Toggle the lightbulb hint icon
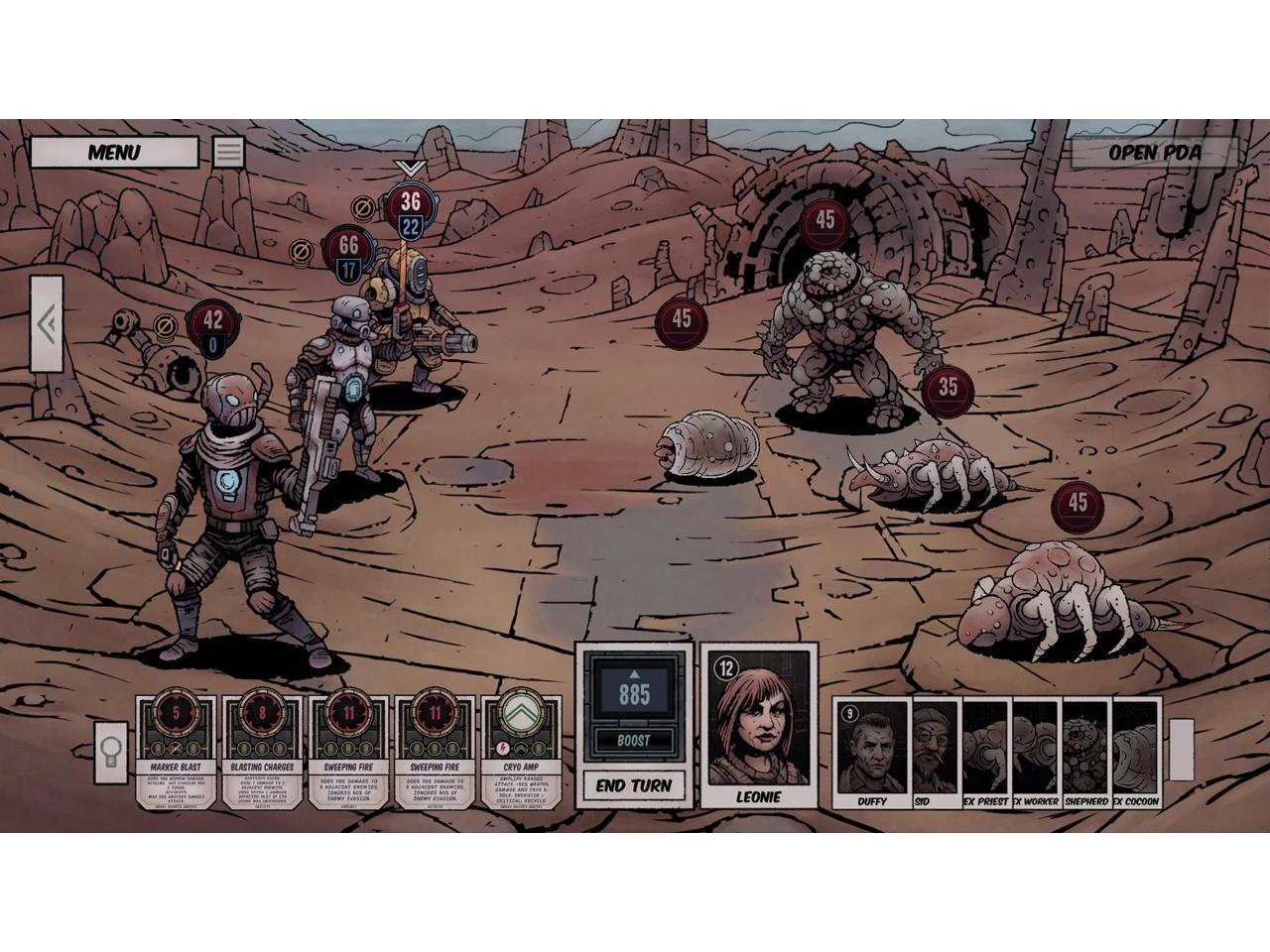The width and height of the screenshot is (1270, 952). click(x=111, y=748)
